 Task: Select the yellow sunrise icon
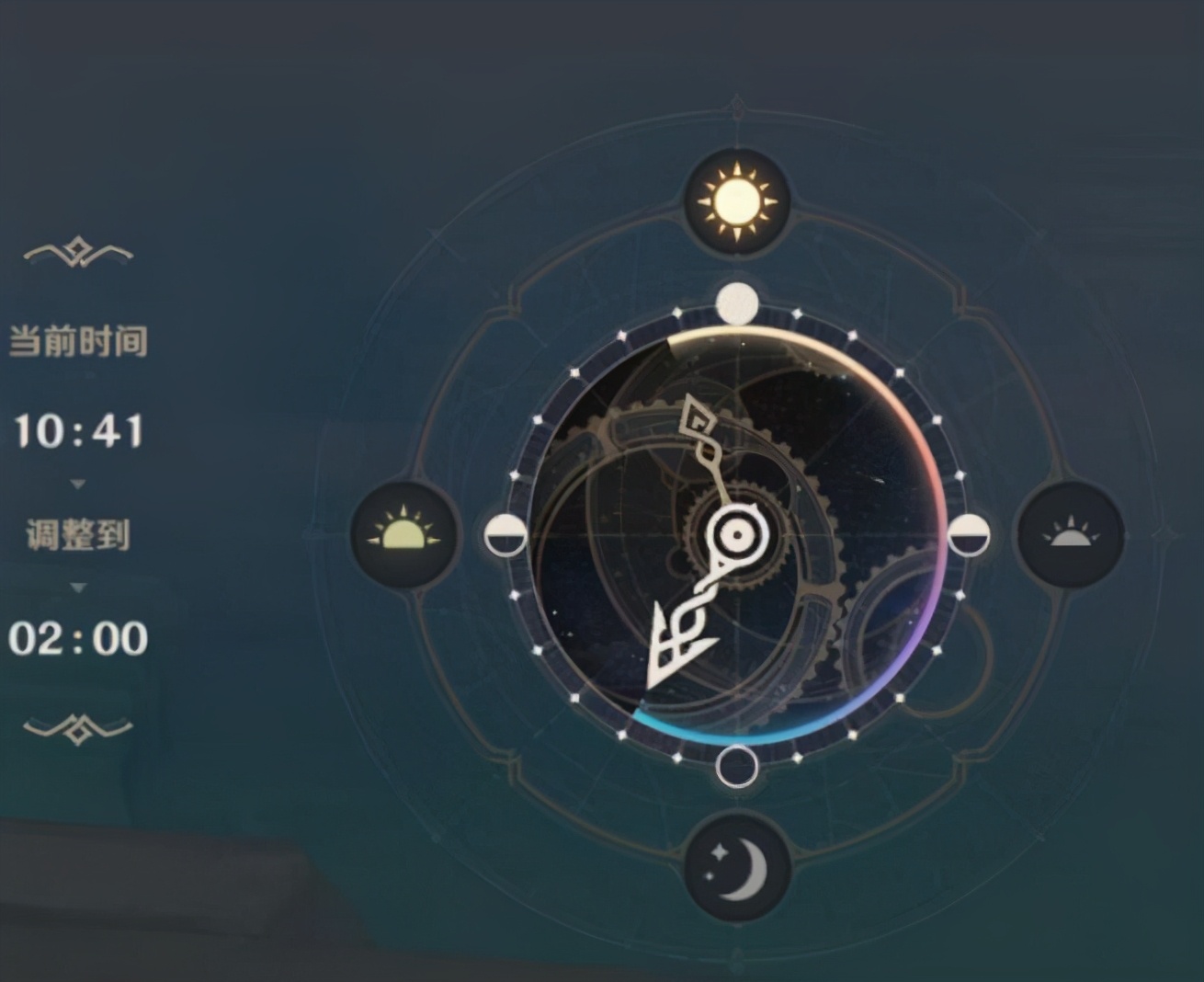pyautogui.click(x=404, y=534)
